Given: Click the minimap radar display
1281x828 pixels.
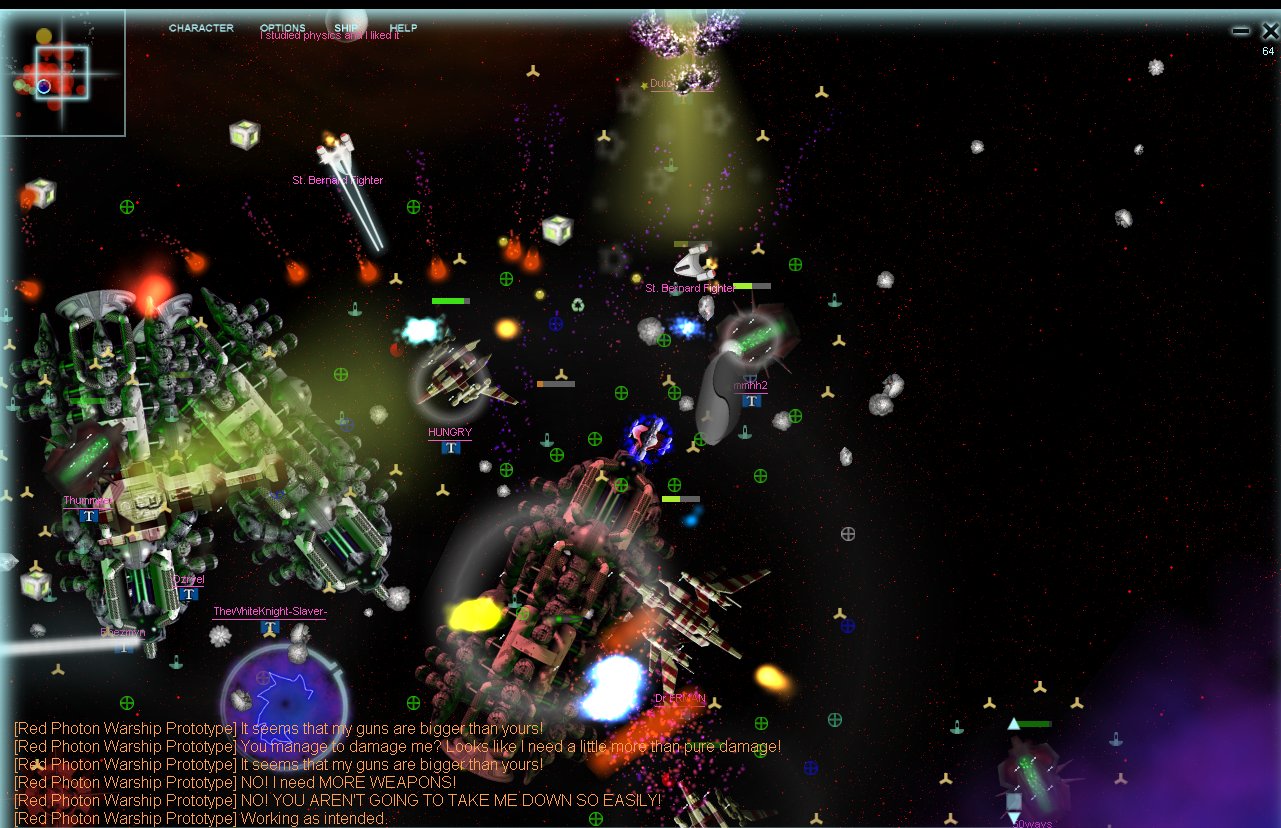Looking at the screenshot, I should (62, 73).
